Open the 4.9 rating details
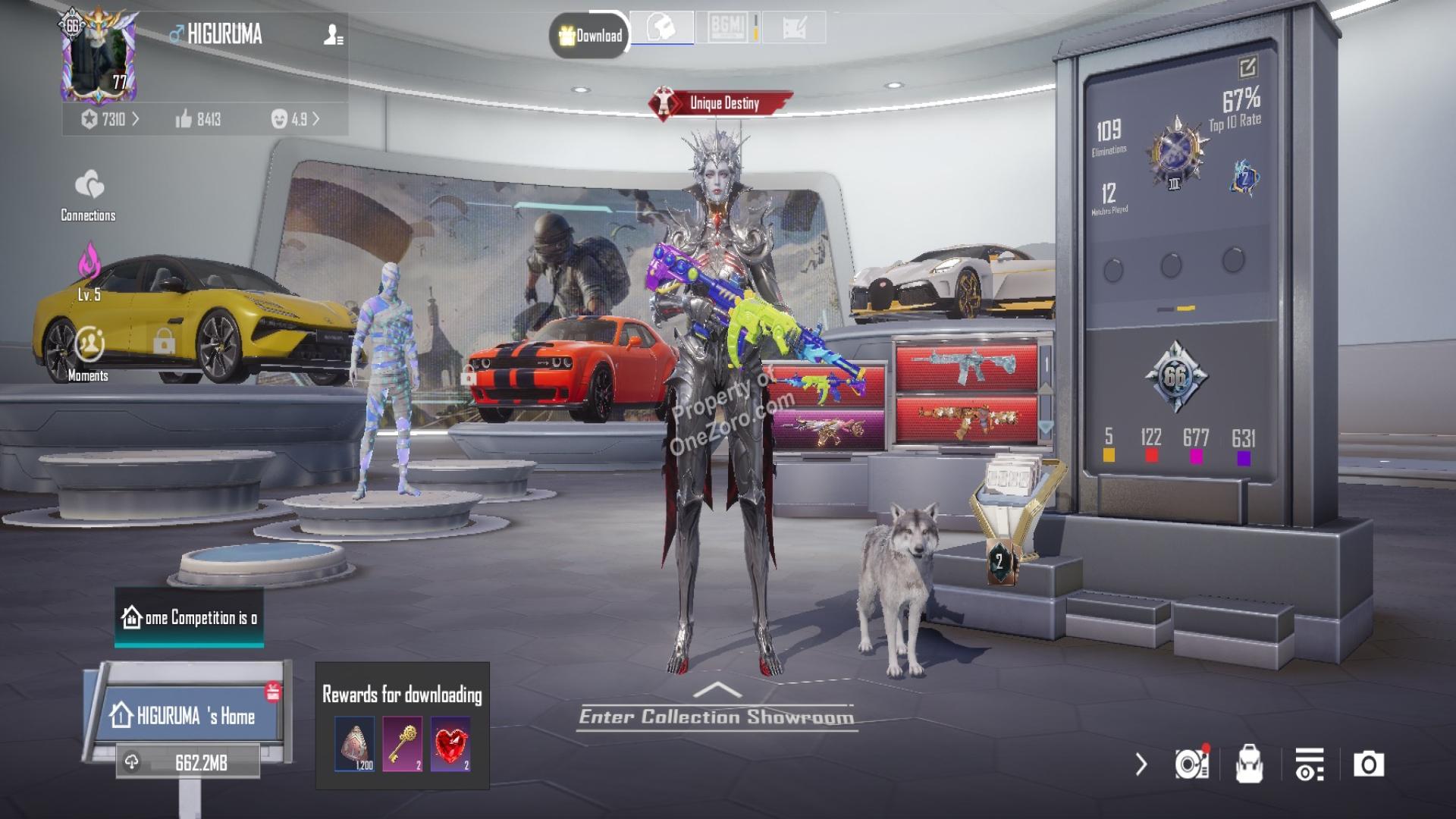This screenshot has height=819, width=1456. point(295,119)
